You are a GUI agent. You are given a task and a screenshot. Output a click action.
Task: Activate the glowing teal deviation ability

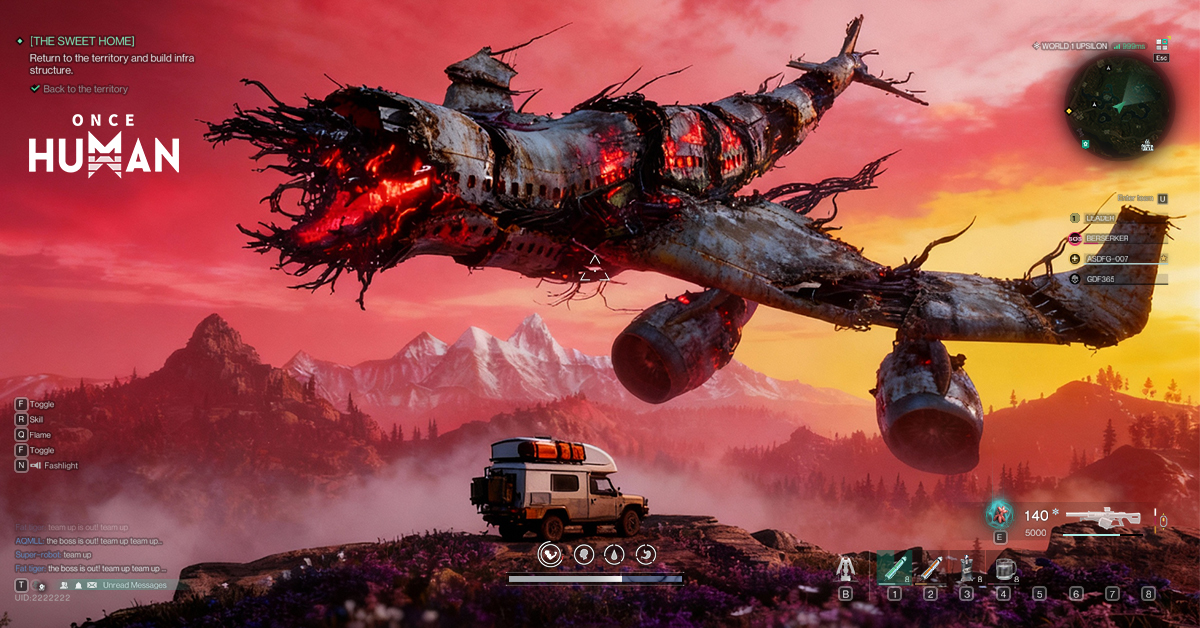pos(999,514)
